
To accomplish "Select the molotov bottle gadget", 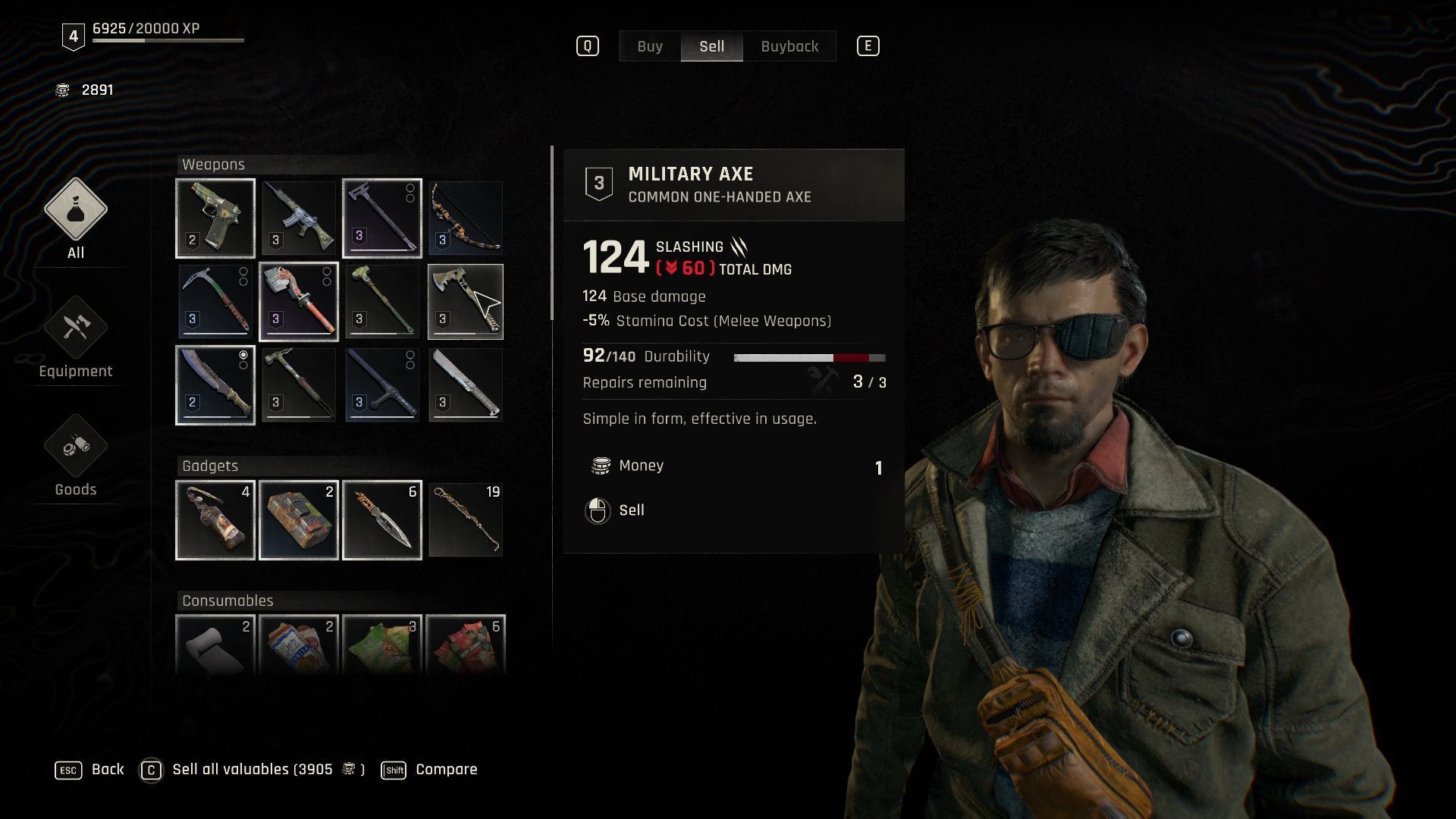I will (215, 520).
